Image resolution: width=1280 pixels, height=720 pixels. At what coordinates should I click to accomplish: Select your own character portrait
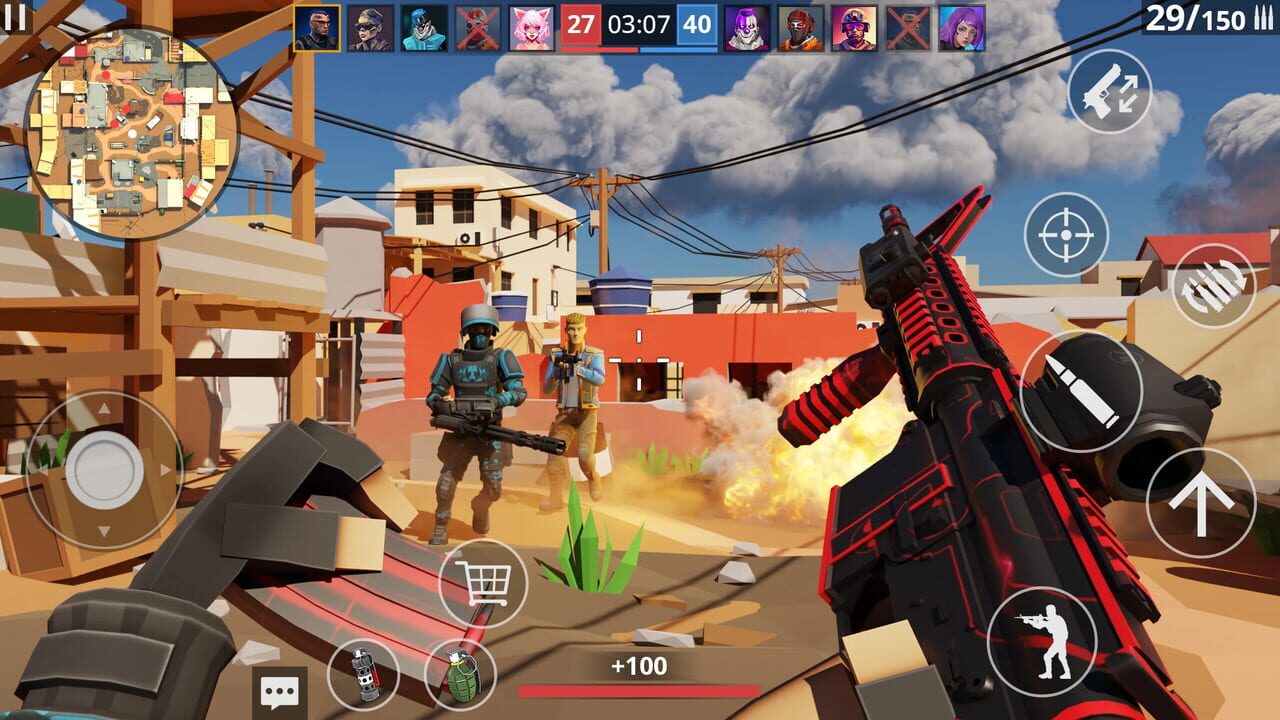(316, 25)
